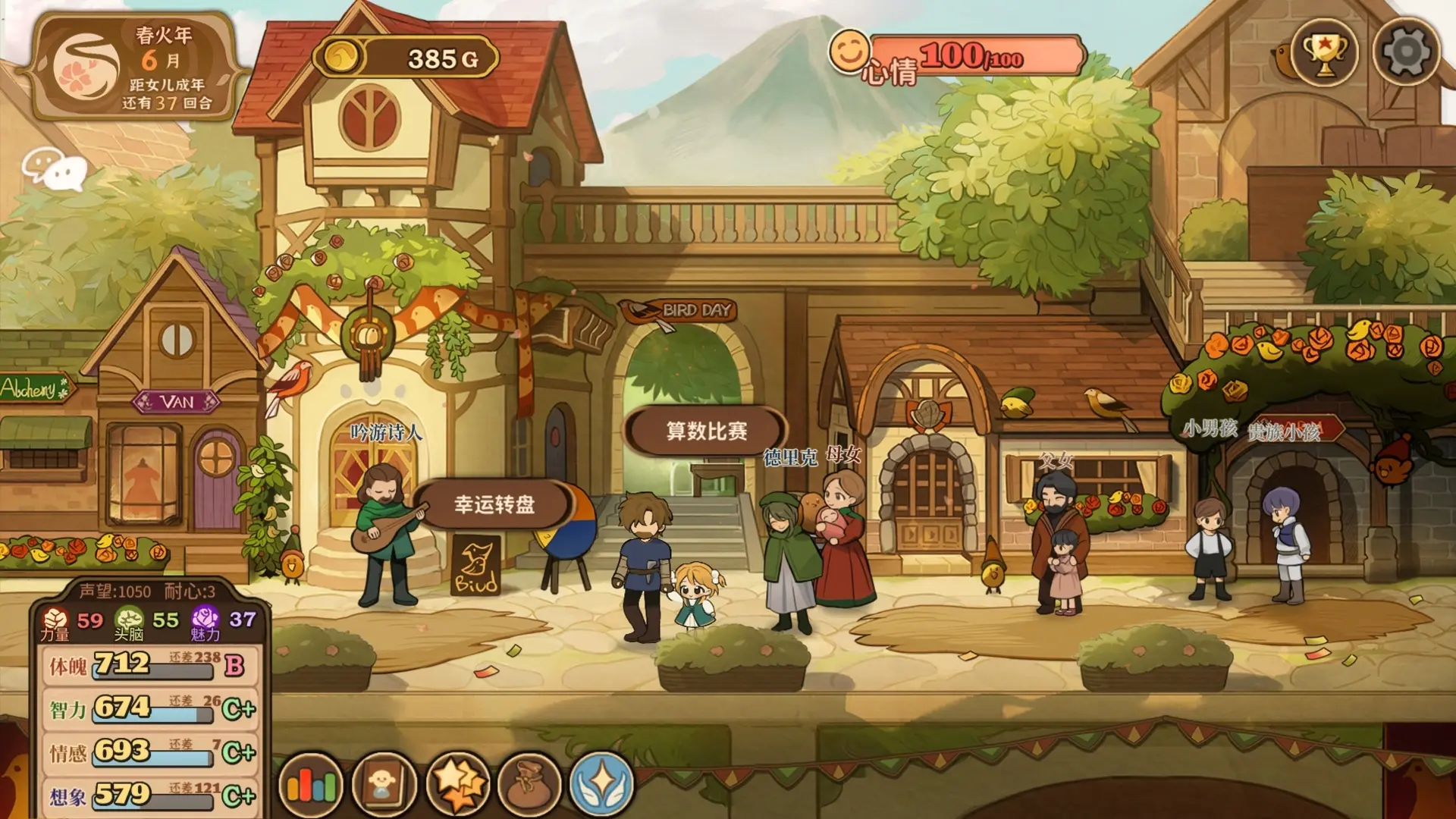Select the 吟游诗人 bard name label
Screen dimensions: 1456x819
pyautogui.click(x=386, y=433)
